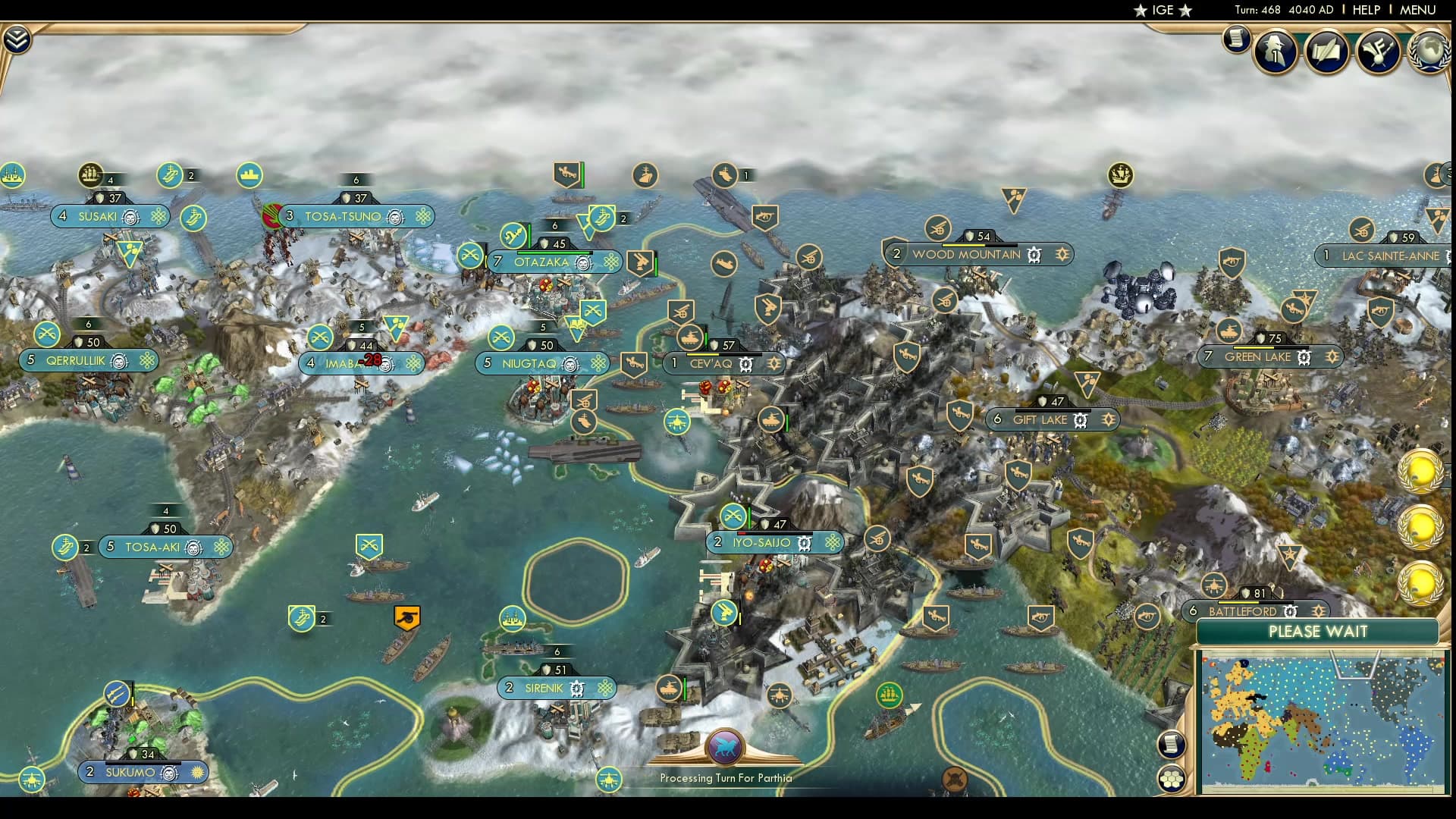Open HELP from the top bar
1456x819 pixels.
(x=1365, y=11)
